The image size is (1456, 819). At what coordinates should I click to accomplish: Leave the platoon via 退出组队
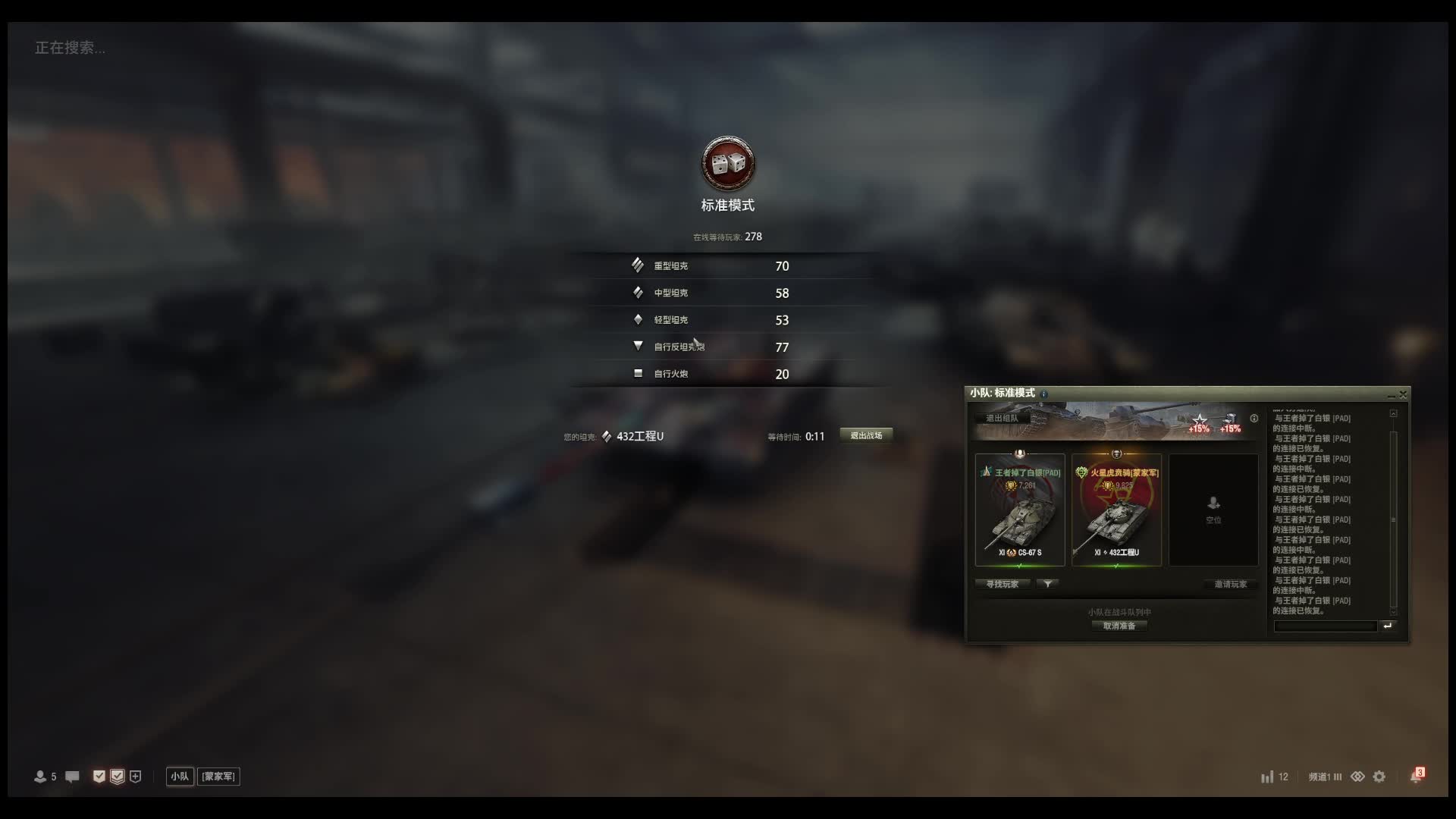point(1002,418)
